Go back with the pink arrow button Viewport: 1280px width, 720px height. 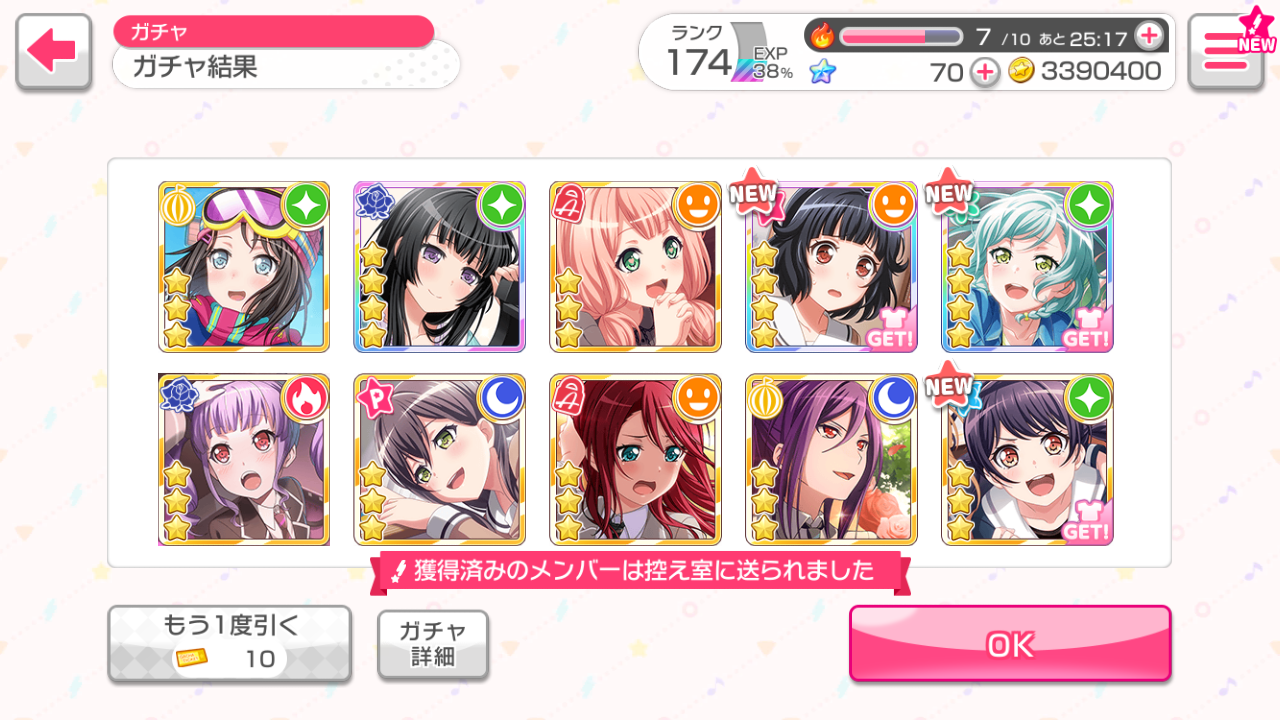tap(53, 52)
